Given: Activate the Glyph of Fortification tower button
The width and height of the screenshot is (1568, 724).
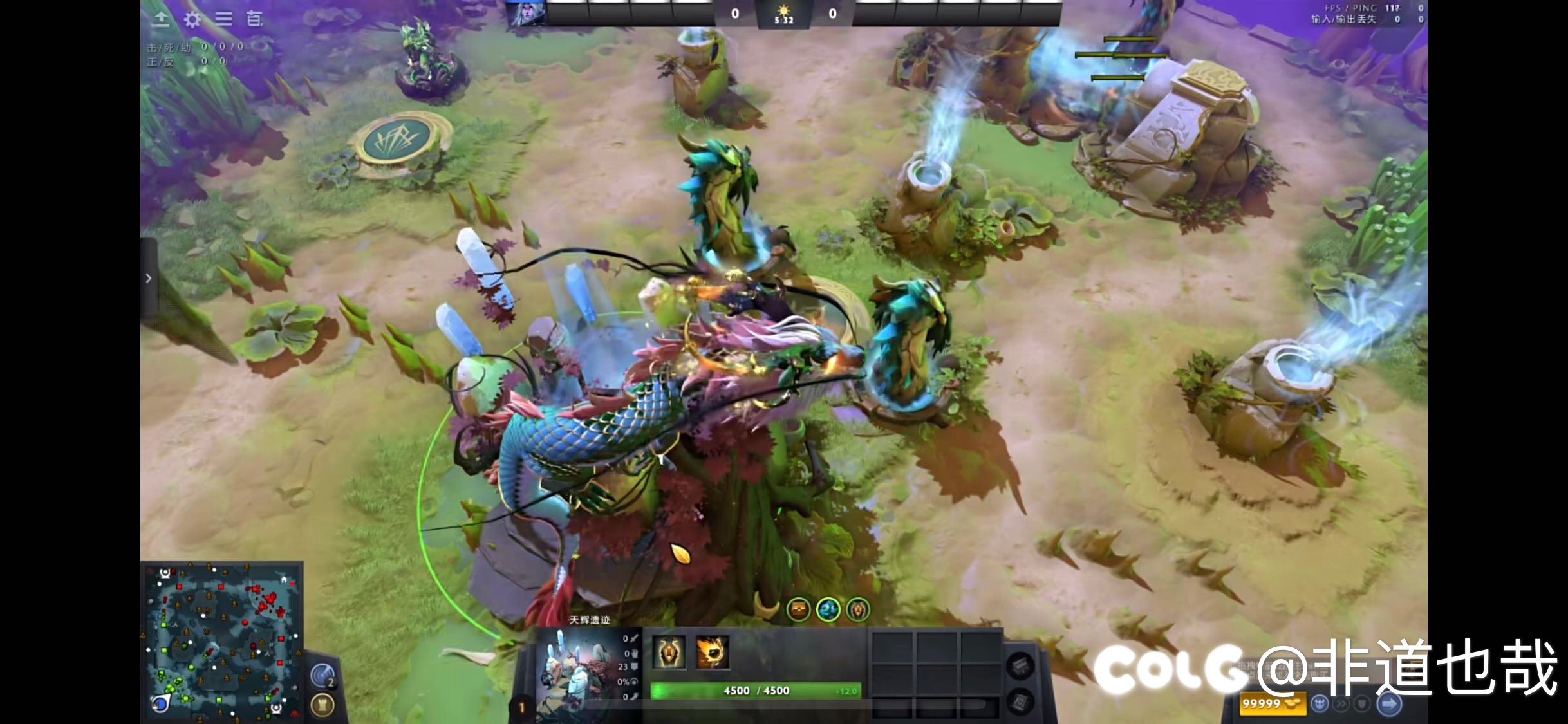Looking at the screenshot, I should (x=322, y=705).
